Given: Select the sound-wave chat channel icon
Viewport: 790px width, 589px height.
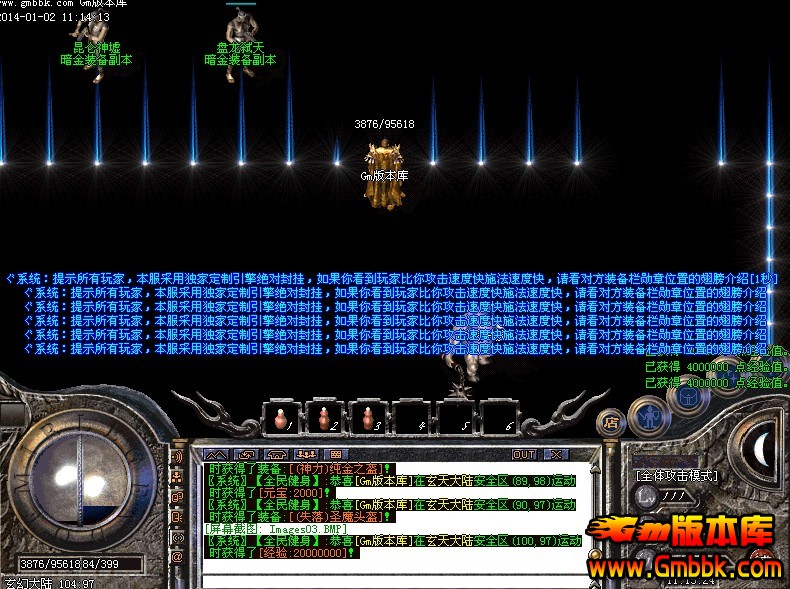Looking at the screenshot, I should click(177, 456).
